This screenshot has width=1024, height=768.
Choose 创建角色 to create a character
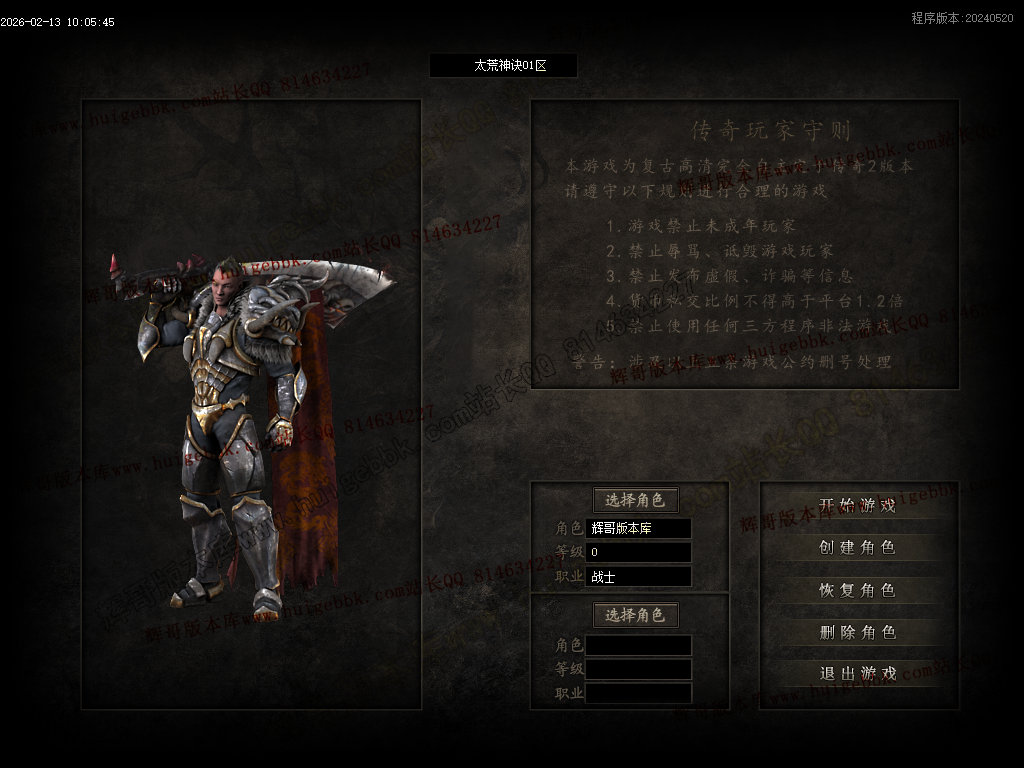[857, 548]
